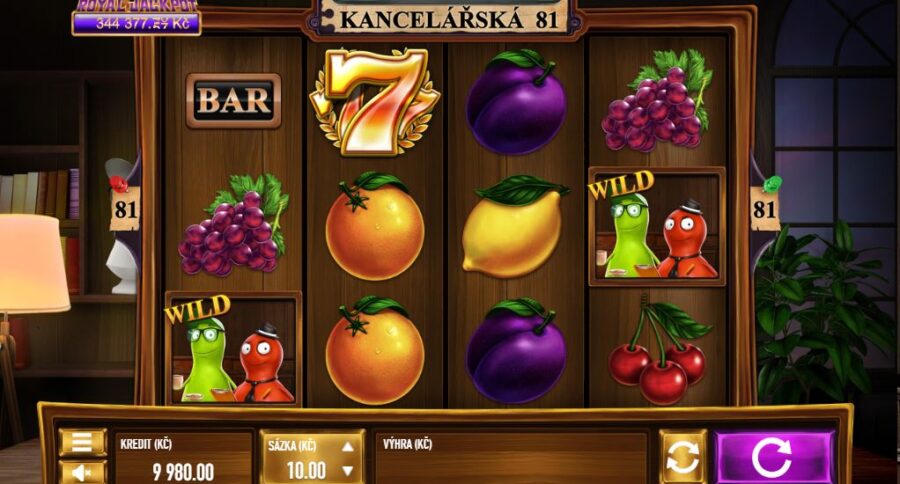Open the autoplay options
Image resolution: width=900 pixels, height=484 pixels.
[x=683, y=457]
